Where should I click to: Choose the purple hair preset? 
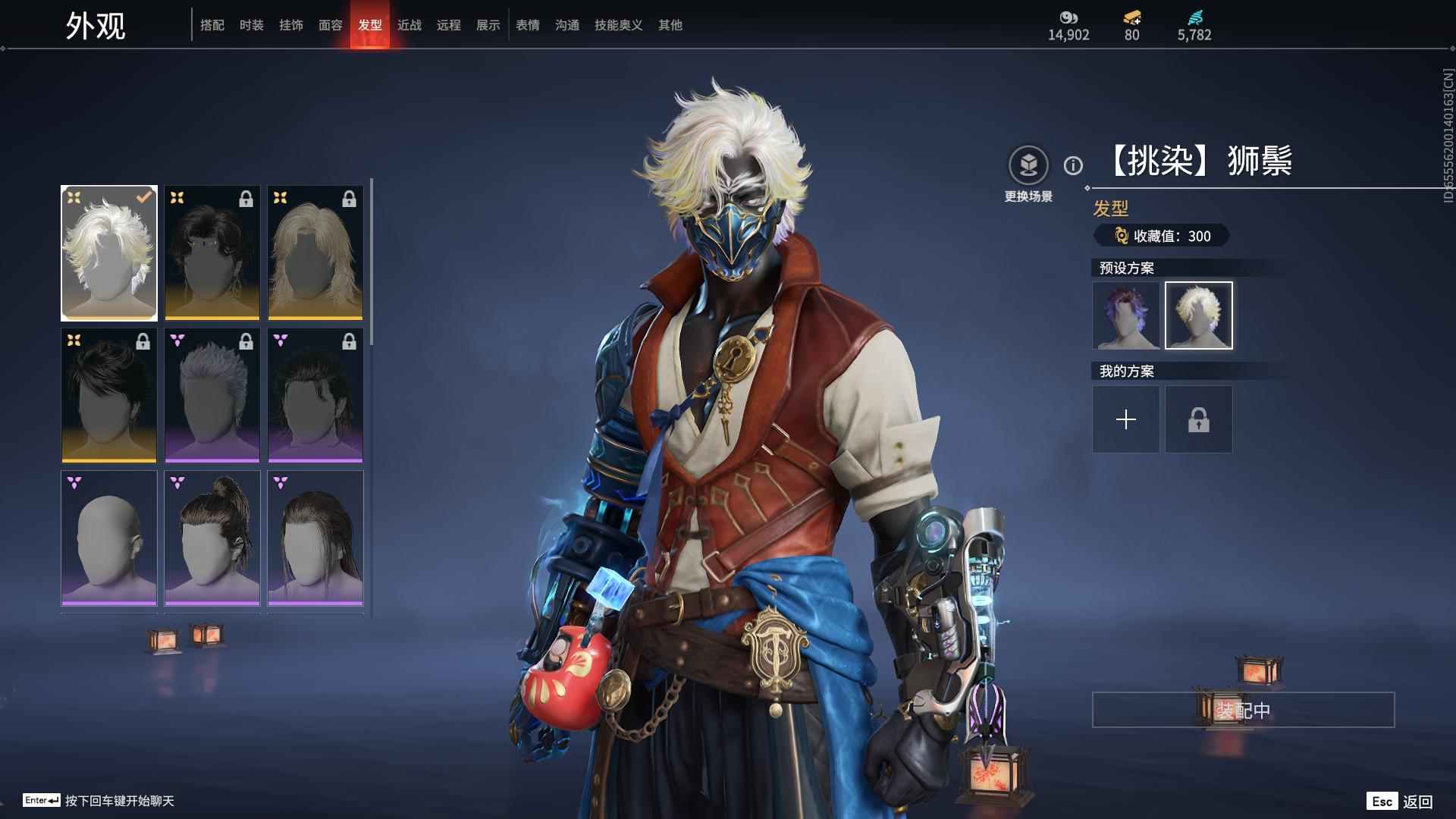[1126, 315]
